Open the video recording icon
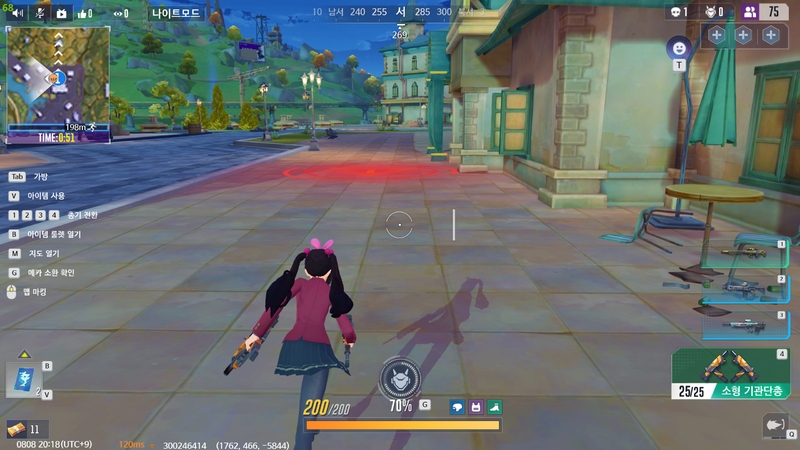800x450 pixels. 61,14
